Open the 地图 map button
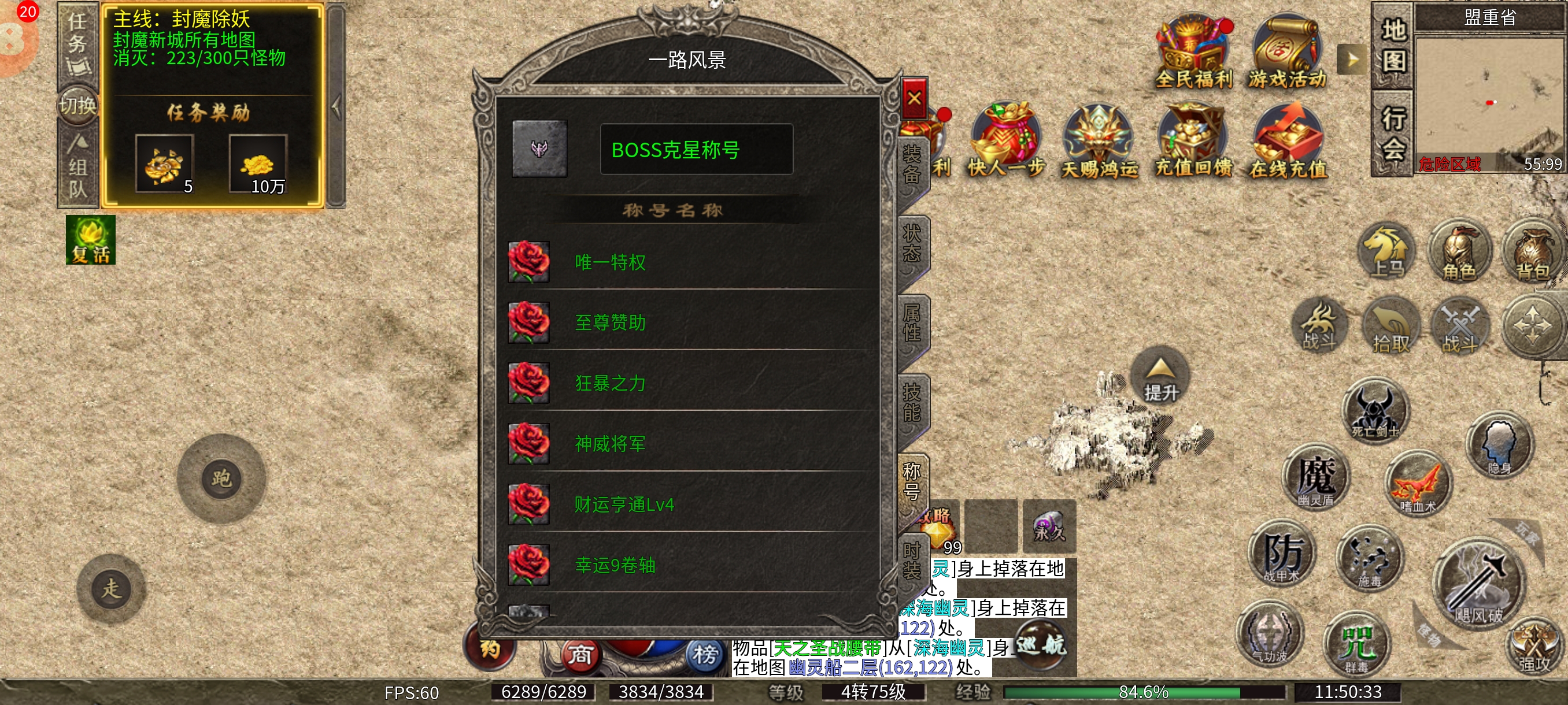The height and width of the screenshot is (705, 1568). (x=1393, y=47)
